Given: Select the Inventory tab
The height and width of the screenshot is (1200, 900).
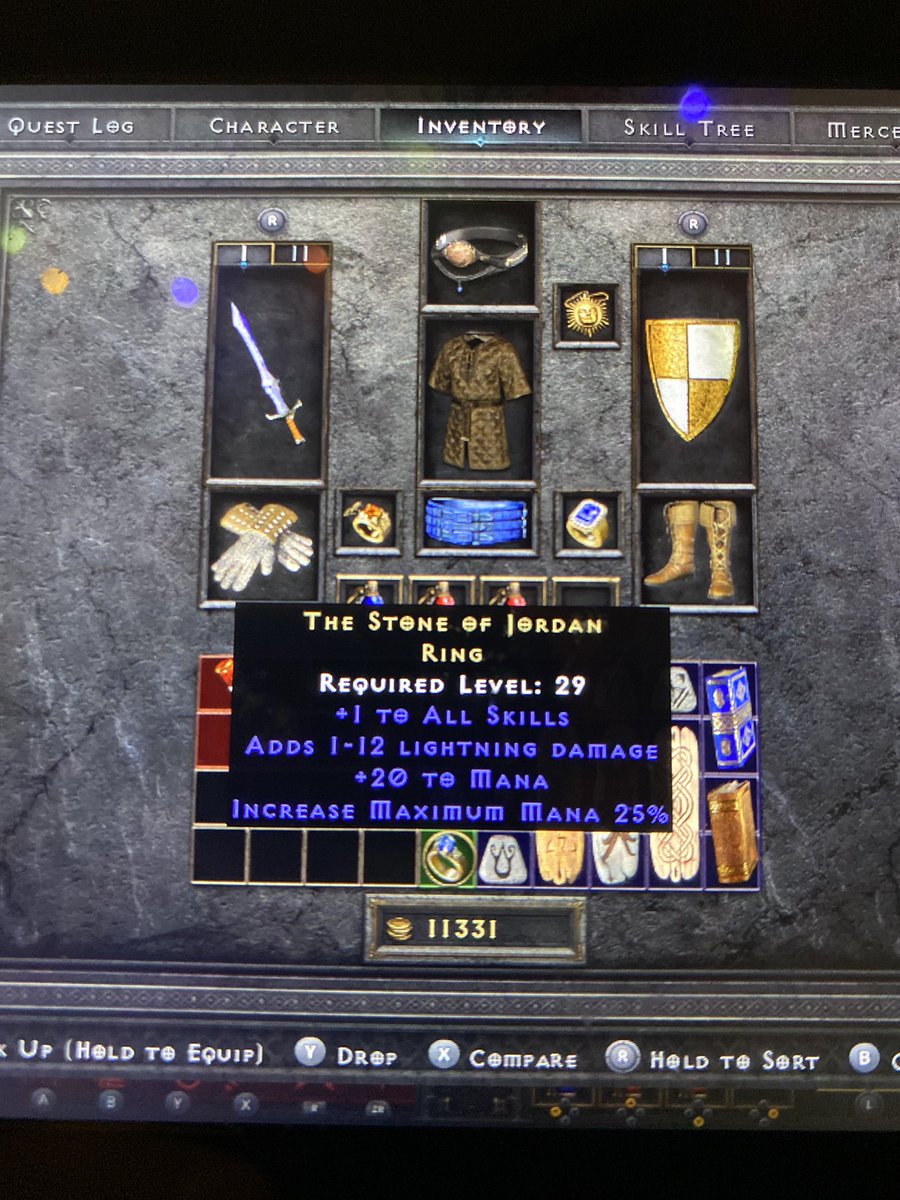Looking at the screenshot, I should 481,127.
